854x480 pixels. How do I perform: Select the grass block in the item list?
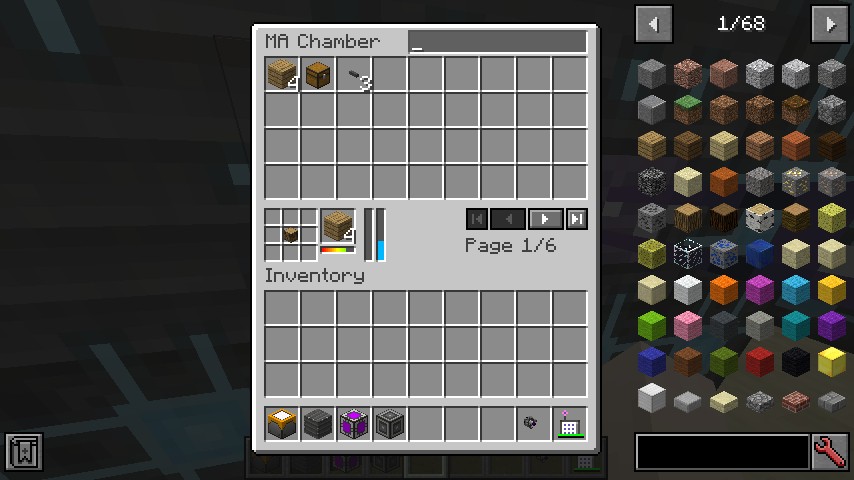[687, 108]
